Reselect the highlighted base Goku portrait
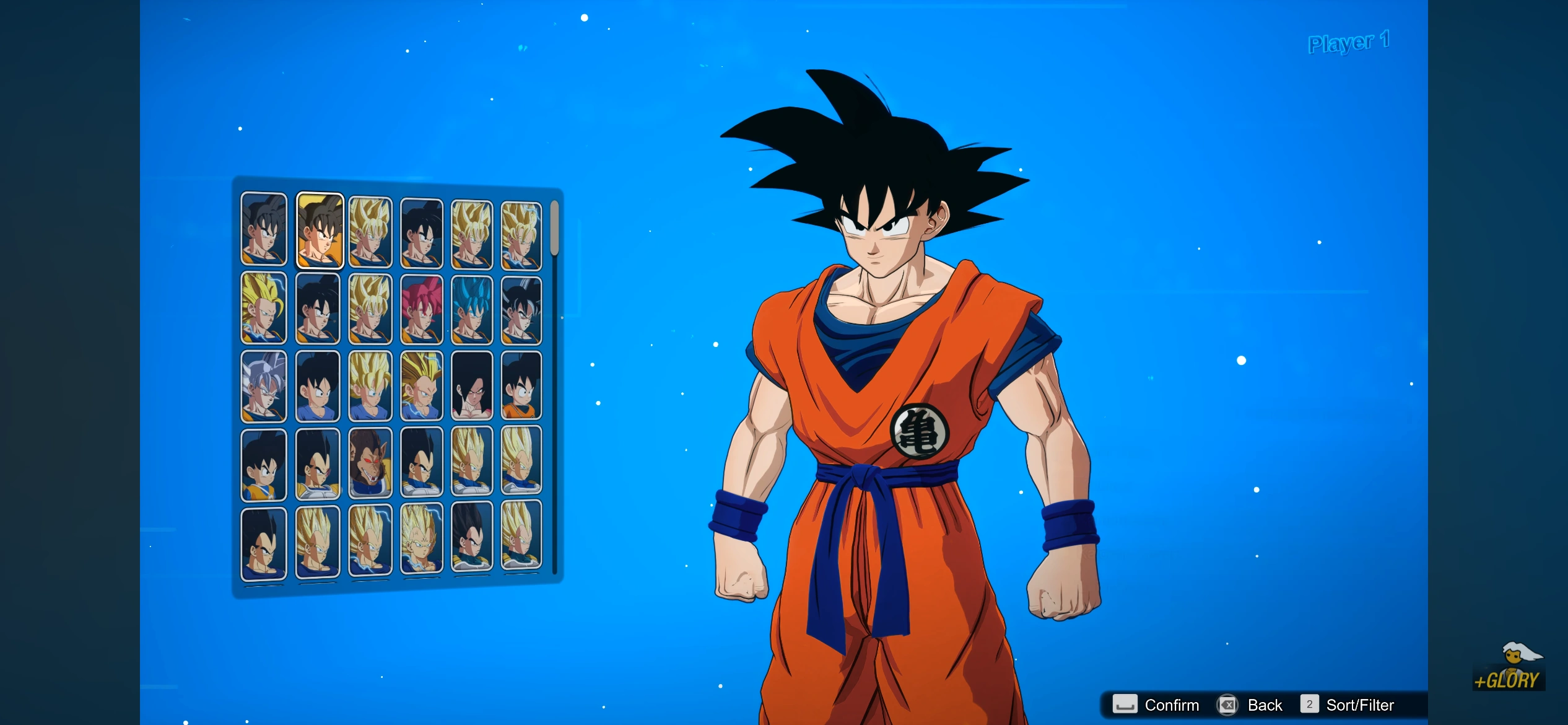This screenshot has width=1568, height=725. pyautogui.click(x=319, y=231)
